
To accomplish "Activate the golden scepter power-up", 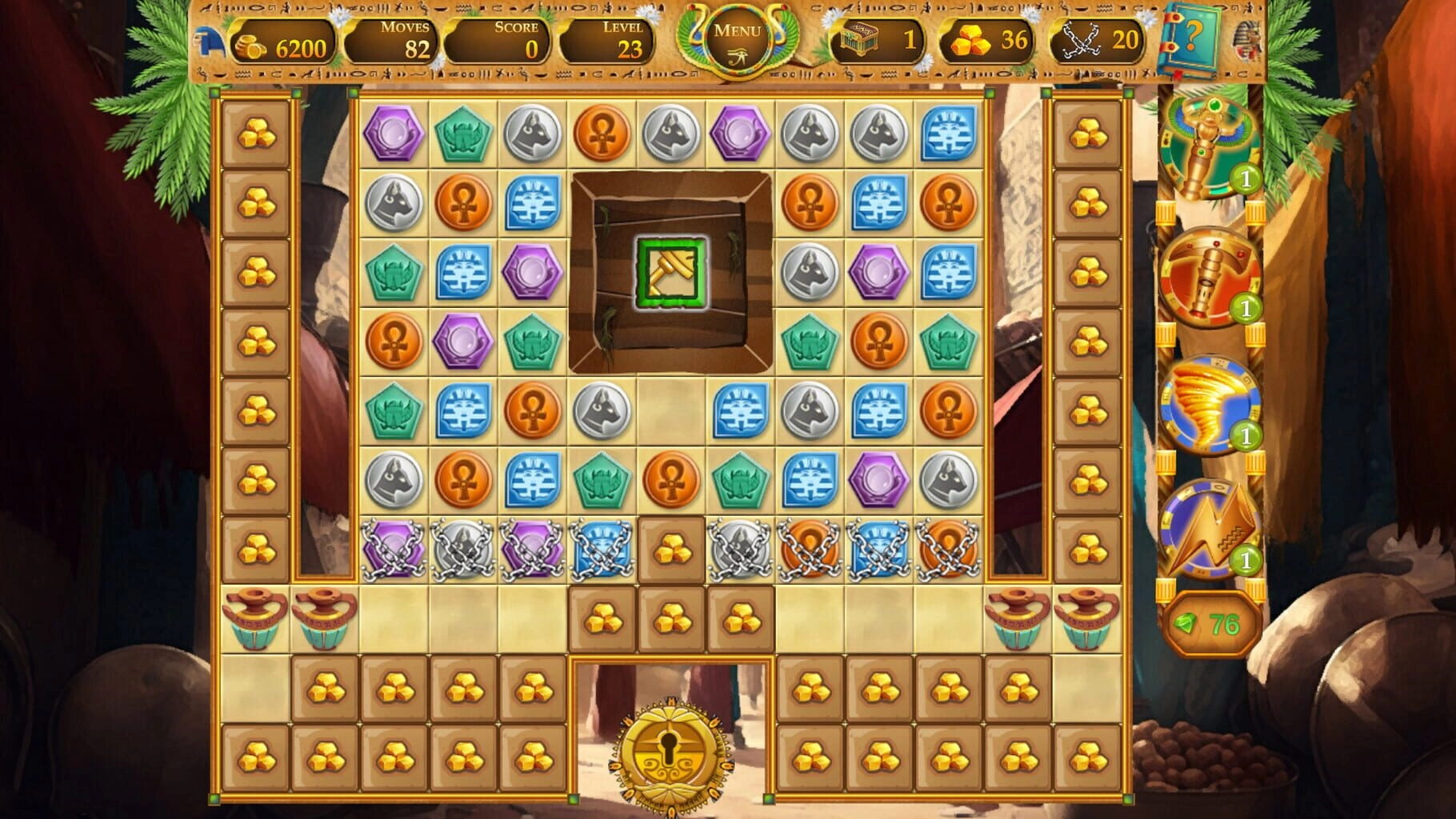I will pos(1209,148).
